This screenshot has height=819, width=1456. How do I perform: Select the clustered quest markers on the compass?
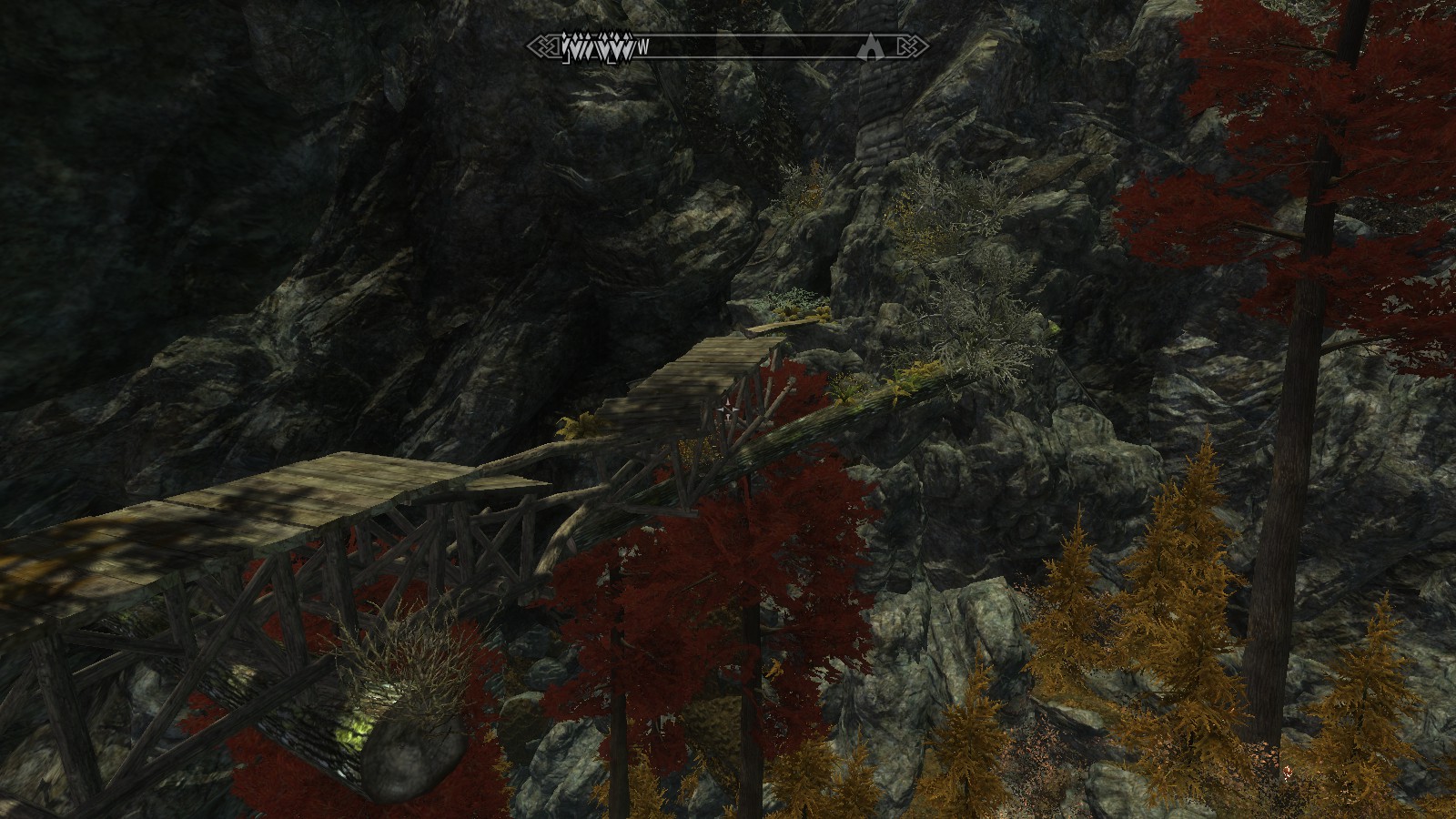pos(597,45)
